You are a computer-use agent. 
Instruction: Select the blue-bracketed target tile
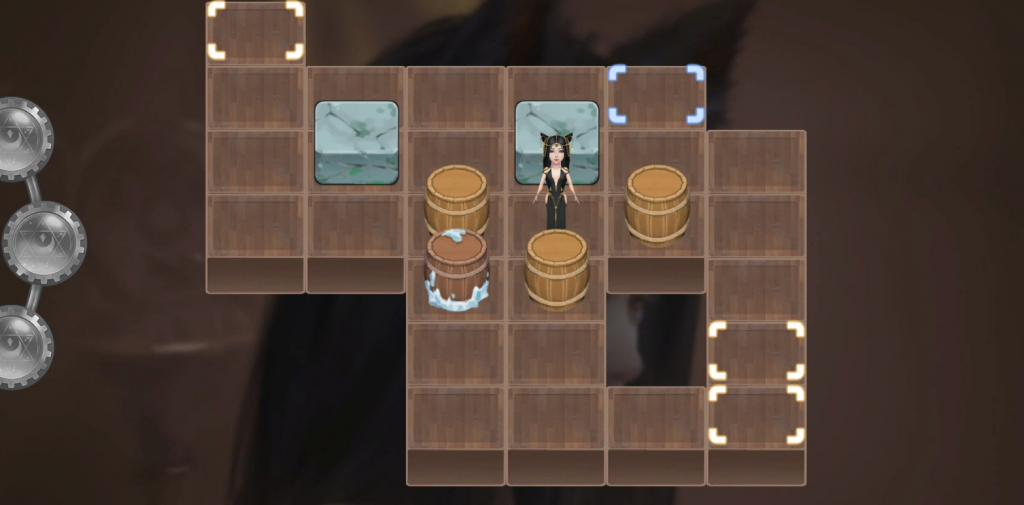tap(656, 95)
